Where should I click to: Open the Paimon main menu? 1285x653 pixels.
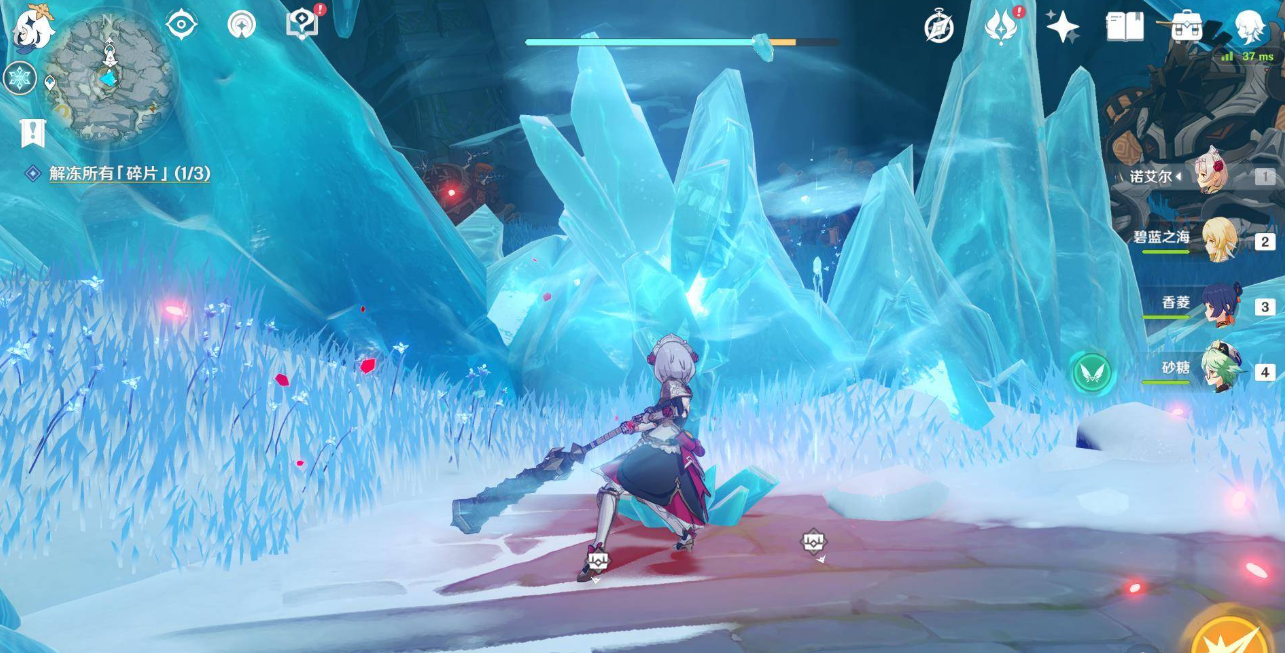pos(33,30)
